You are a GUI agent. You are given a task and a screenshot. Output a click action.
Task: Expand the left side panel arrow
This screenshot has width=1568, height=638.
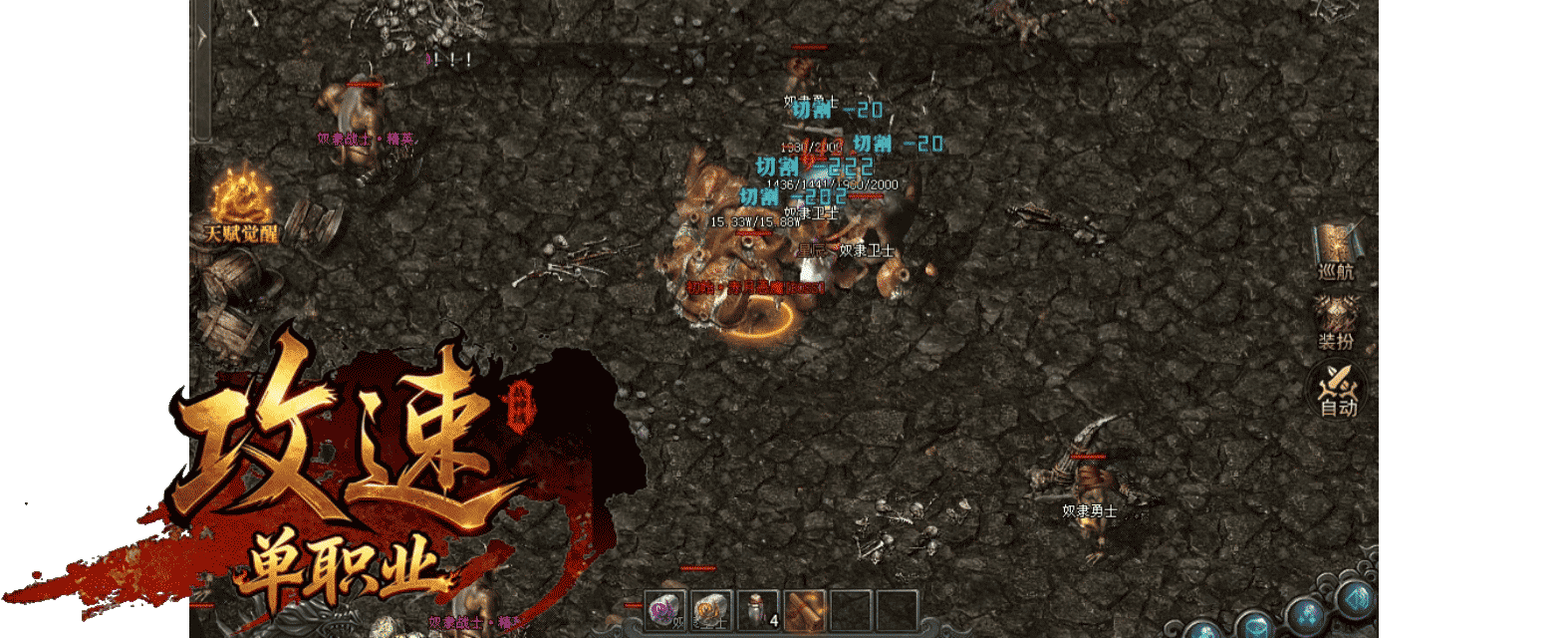click(202, 38)
